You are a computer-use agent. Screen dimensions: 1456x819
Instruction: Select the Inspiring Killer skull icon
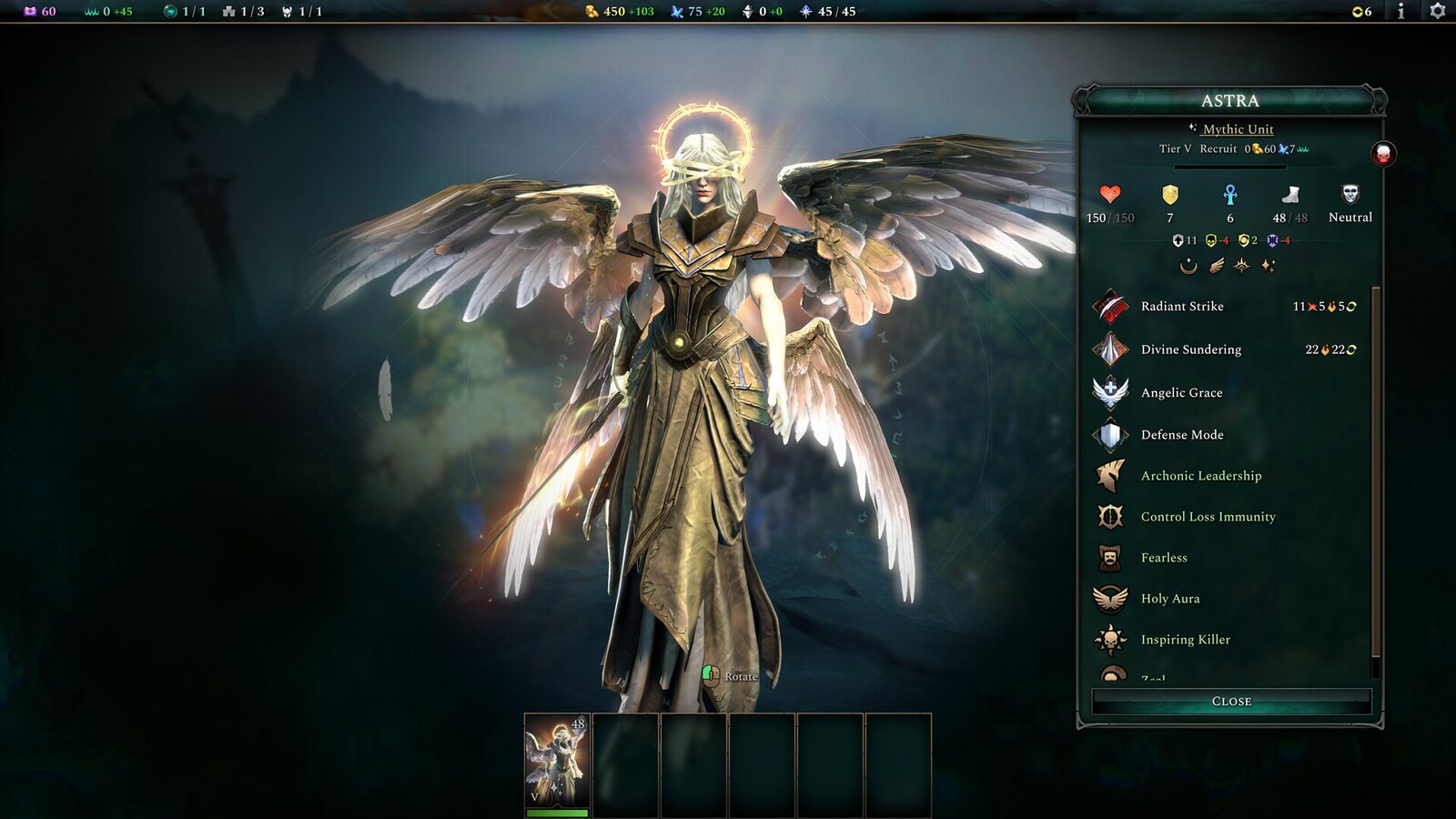coord(1110,640)
